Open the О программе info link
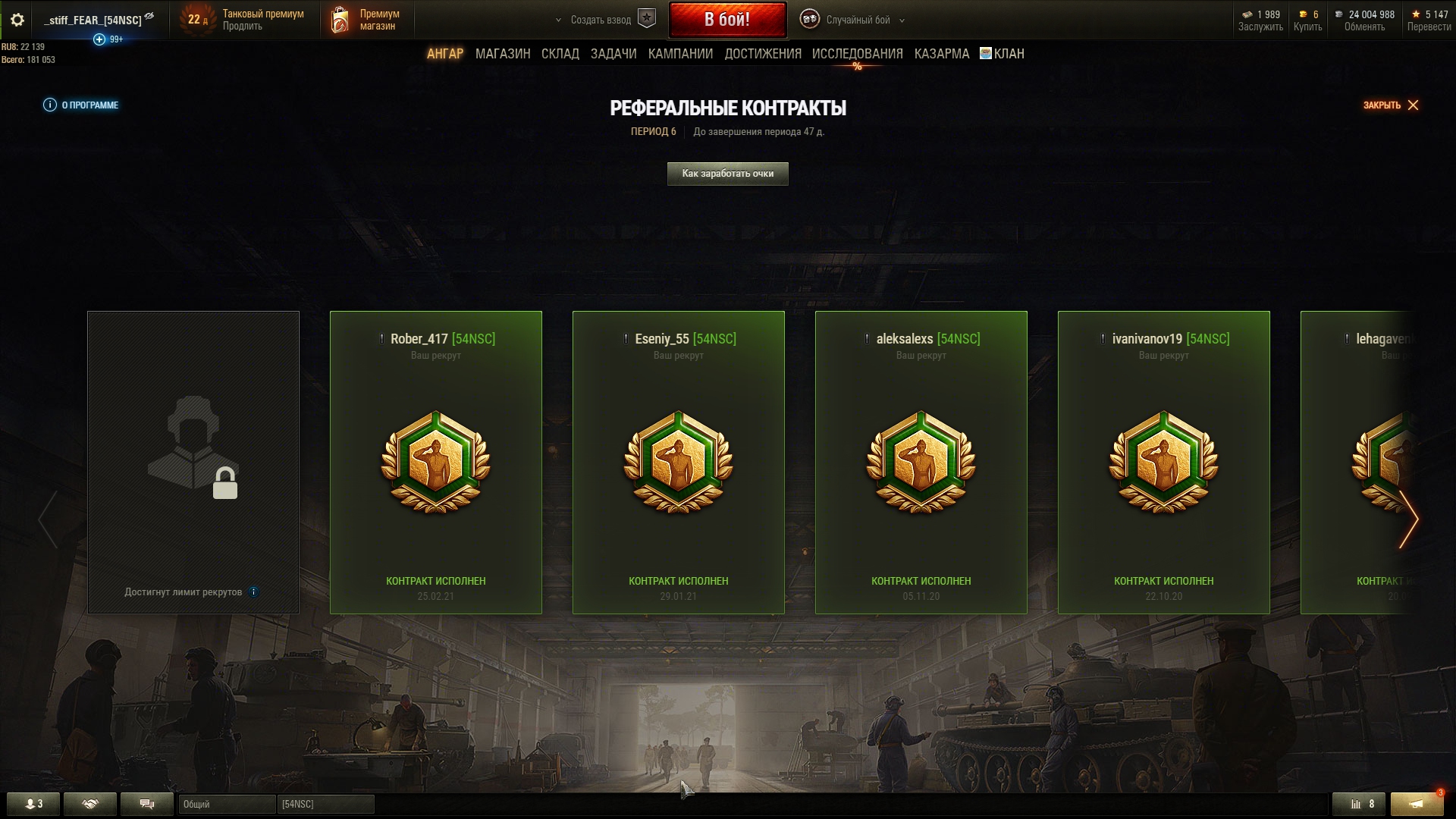The height and width of the screenshot is (819, 1456). pyautogui.click(x=82, y=105)
